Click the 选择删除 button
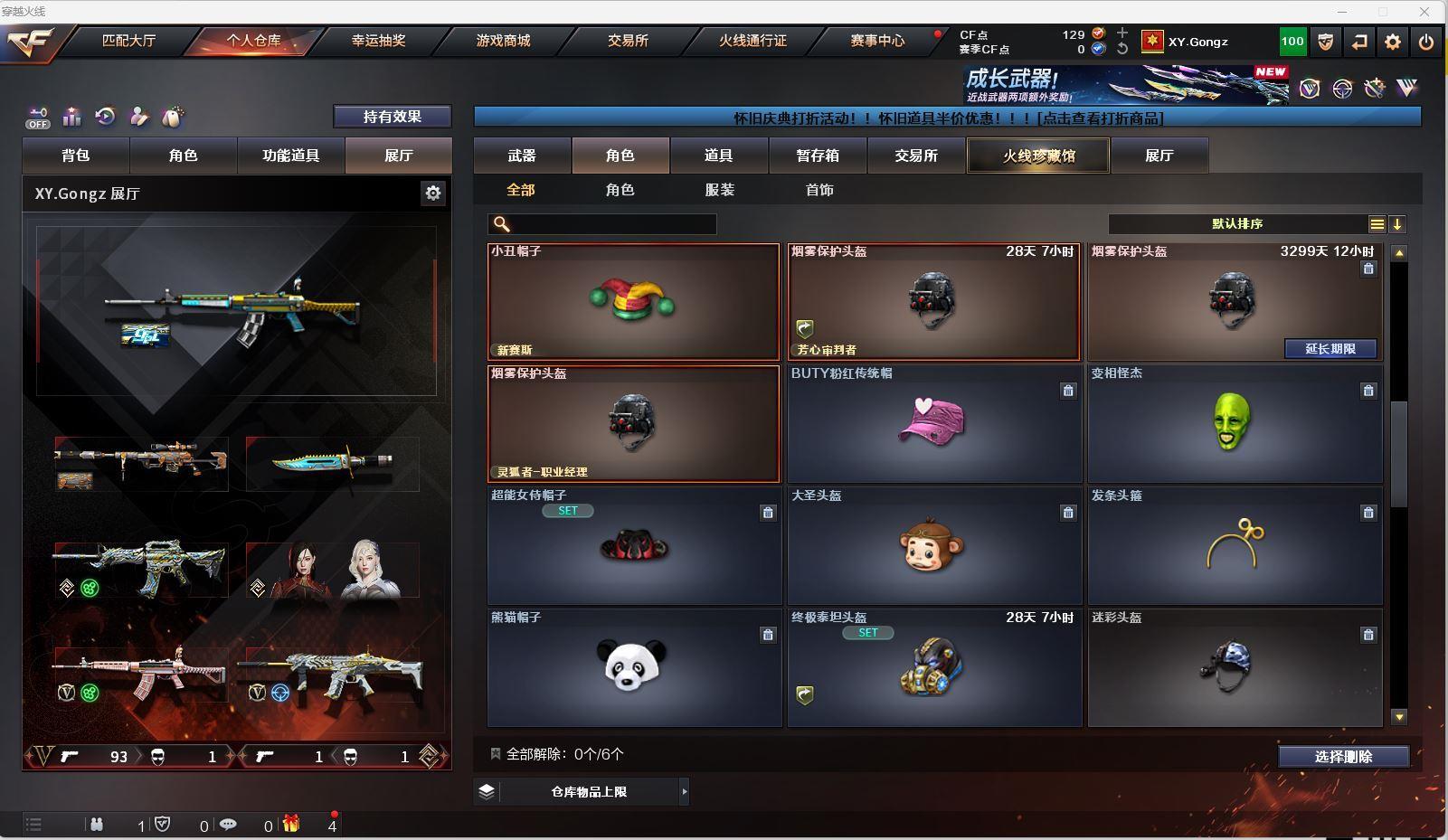The width and height of the screenshot is (1448, 840). [x=1343, y=757]
